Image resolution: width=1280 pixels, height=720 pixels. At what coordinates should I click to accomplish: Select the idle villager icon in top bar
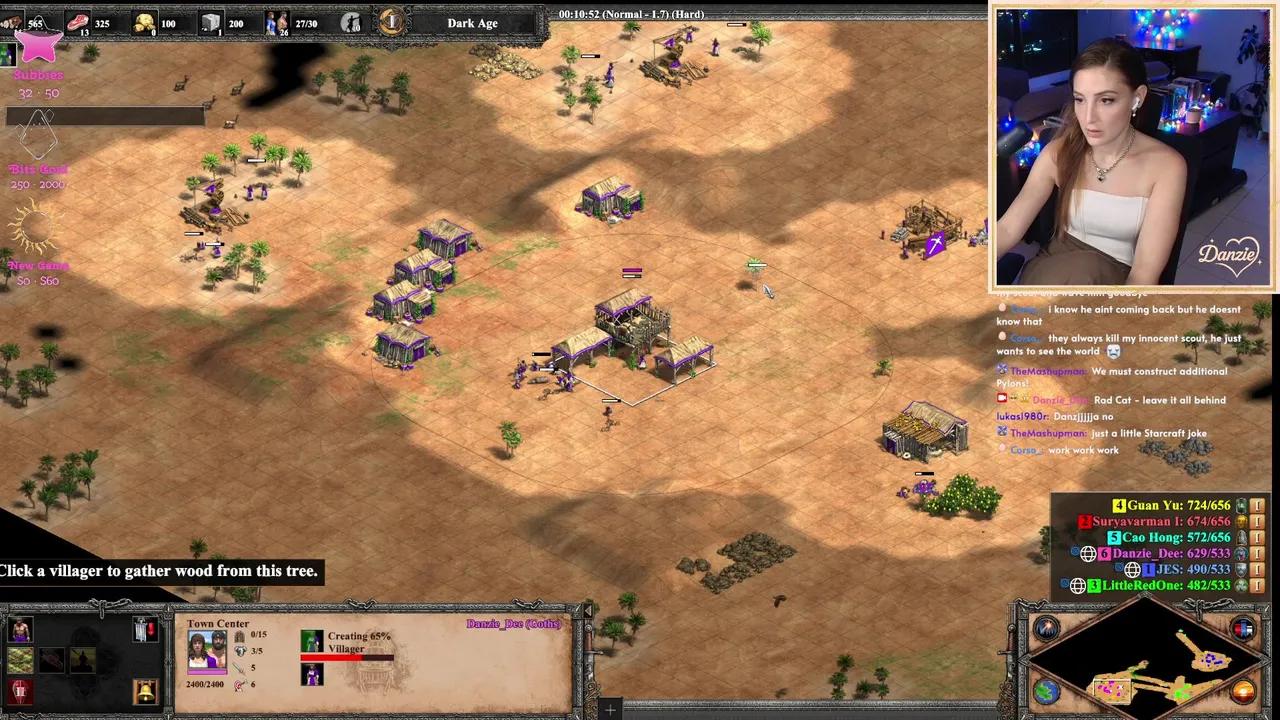[x=350, y=22]
